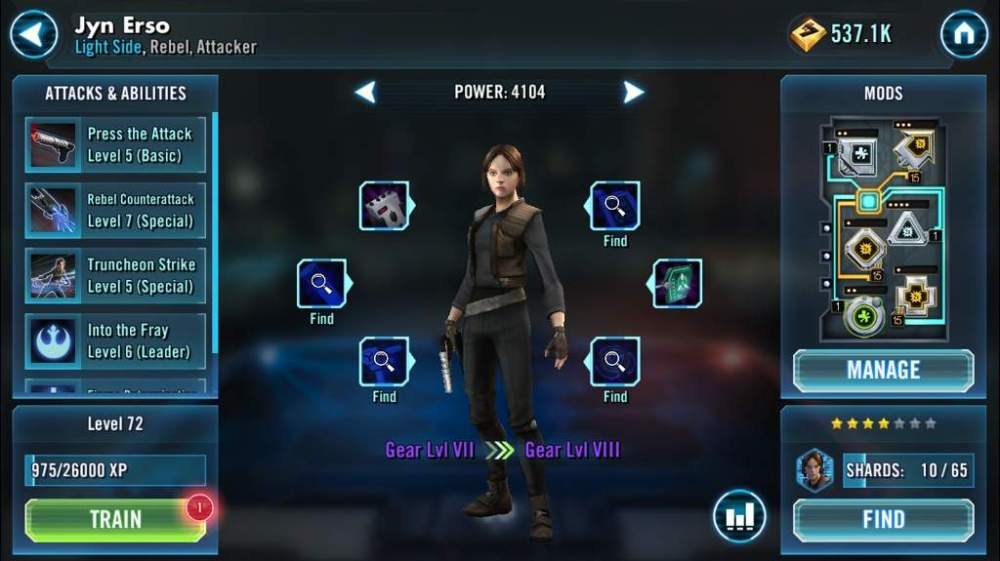Image resolution: width=1000 pixels, height=561 pixels.
Task: Open the Press the Attack ability
Action: click(116, 145)
